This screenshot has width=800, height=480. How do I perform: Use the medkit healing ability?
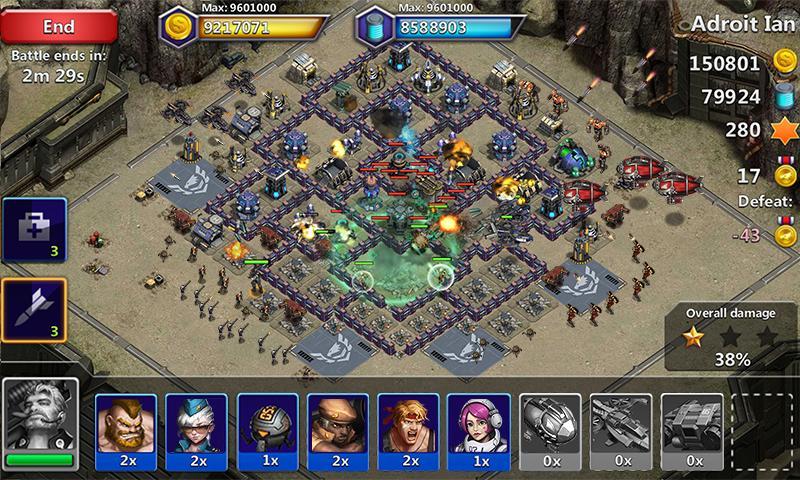tap(33, 231)
